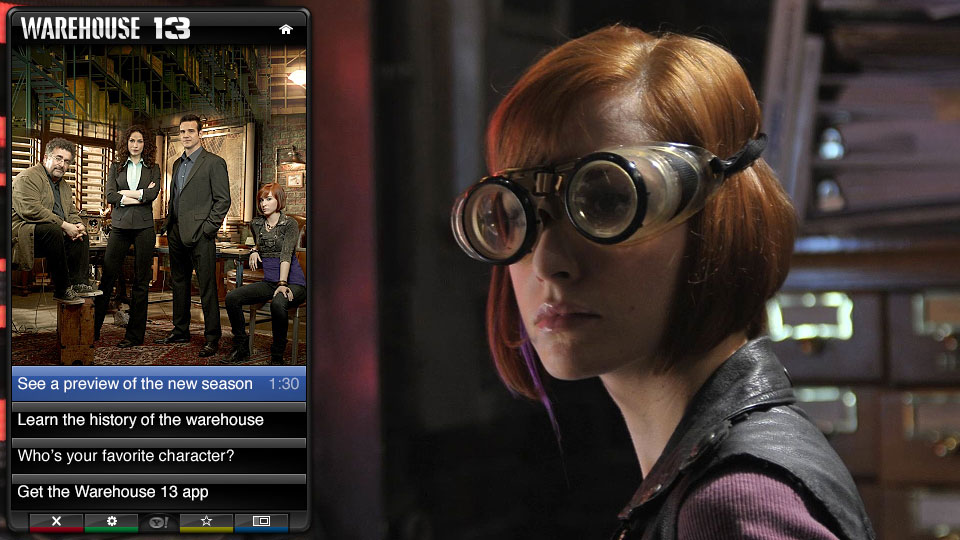Close the widget with the red X button
The height and width of the screenshot is (540, 960).
tap(56, 521)
